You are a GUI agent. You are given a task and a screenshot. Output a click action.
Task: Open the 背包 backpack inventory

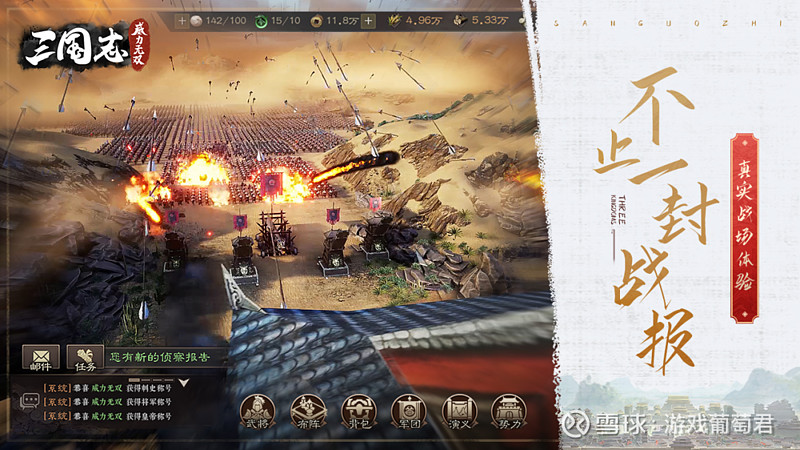(357, 410)
